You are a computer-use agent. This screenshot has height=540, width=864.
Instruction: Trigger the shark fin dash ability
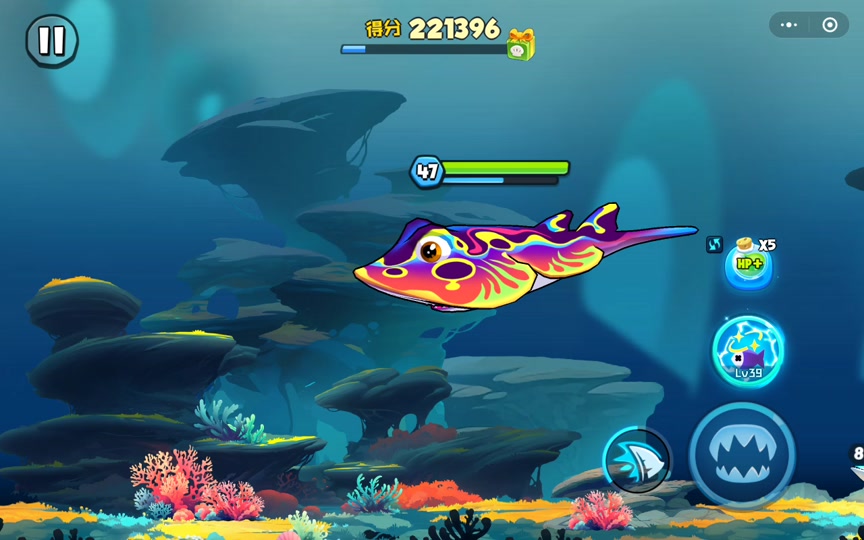coord(636,459)
